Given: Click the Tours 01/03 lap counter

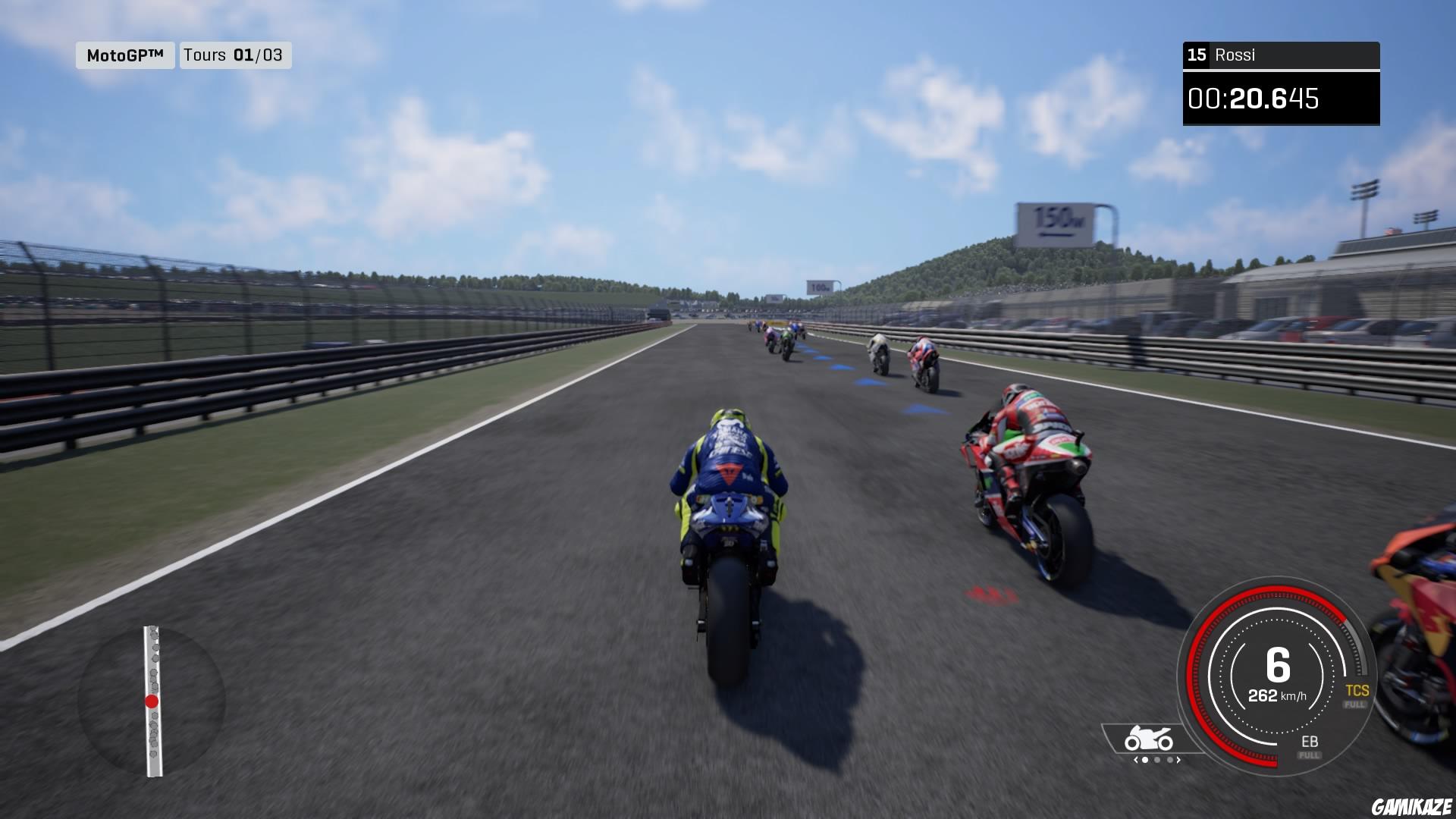Looking at the screenshot, I should 235,55.
